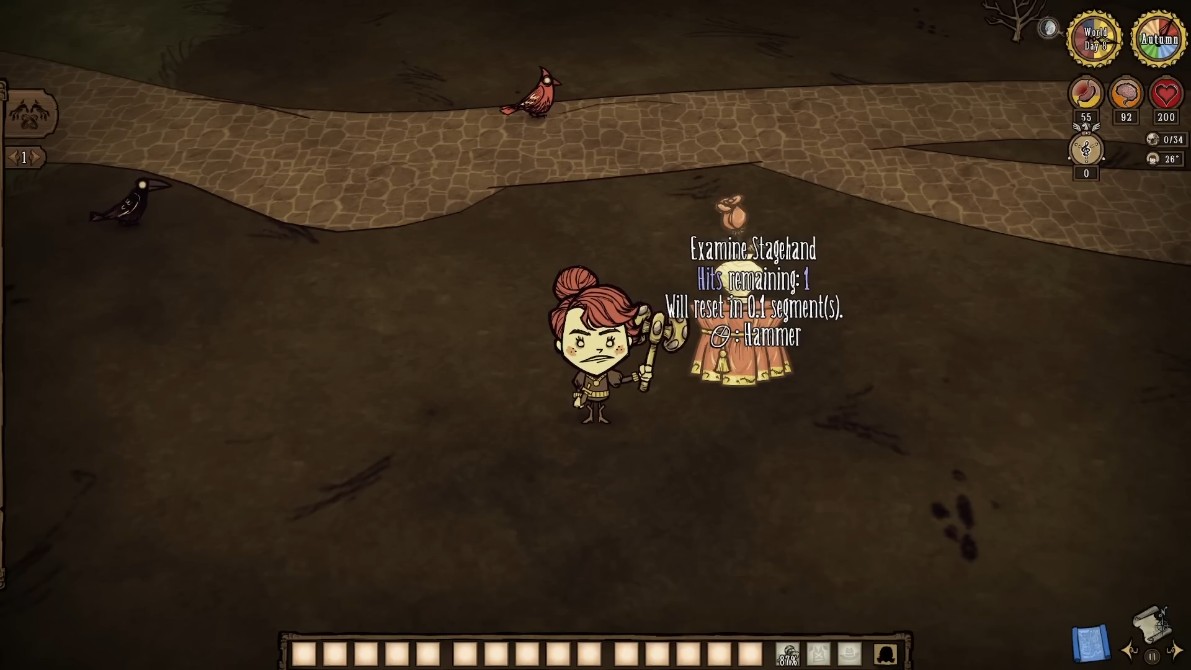Click the dark silhouette slot on the inventory bar
This screenshot has width=1191, height=670.
pos(885,655)
